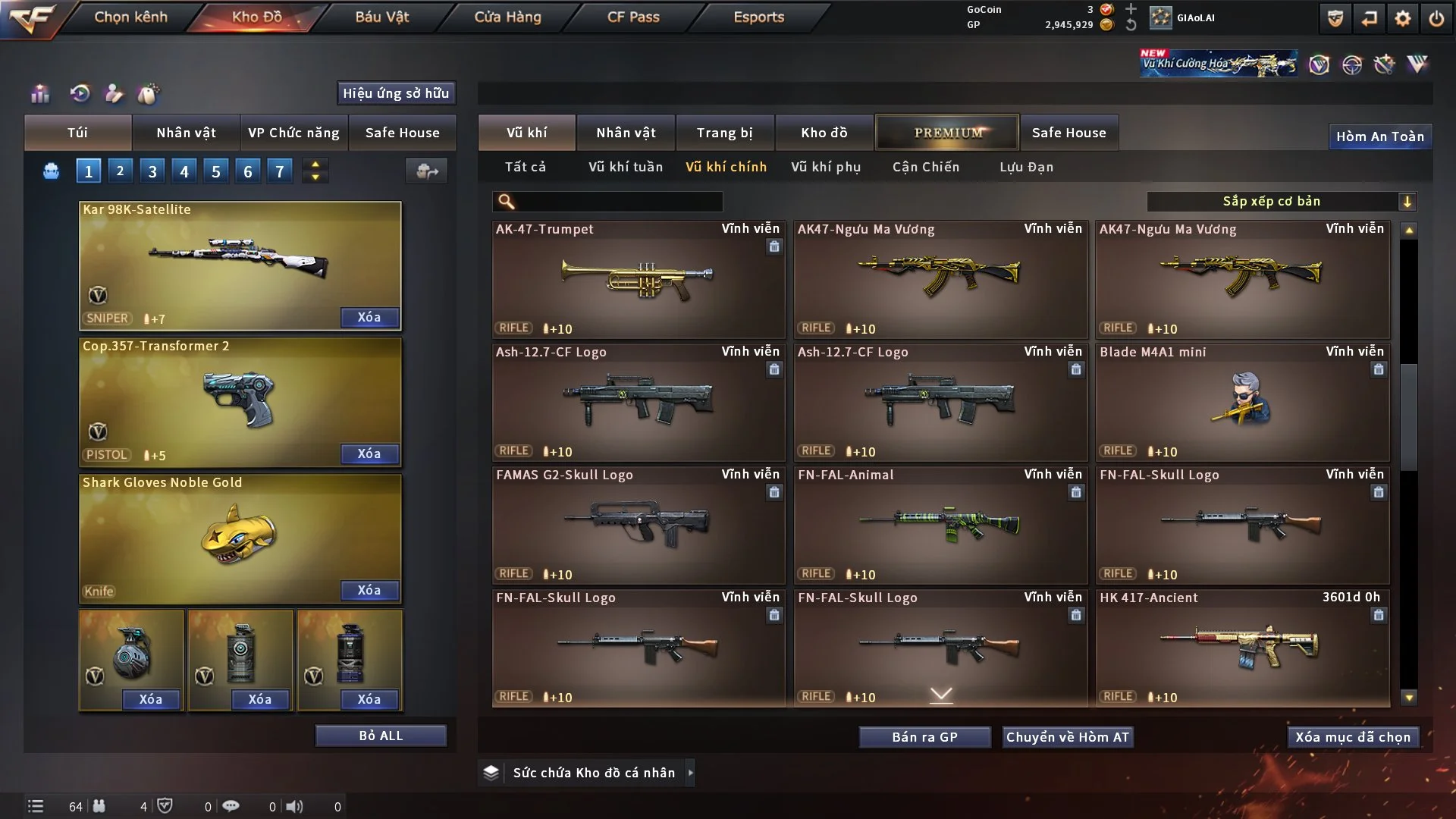Viewport: 1456px width, 819px height.
Task: Switch to the Nhân vật bag tab
Action: pyautogui.click(x=186, y=133)
